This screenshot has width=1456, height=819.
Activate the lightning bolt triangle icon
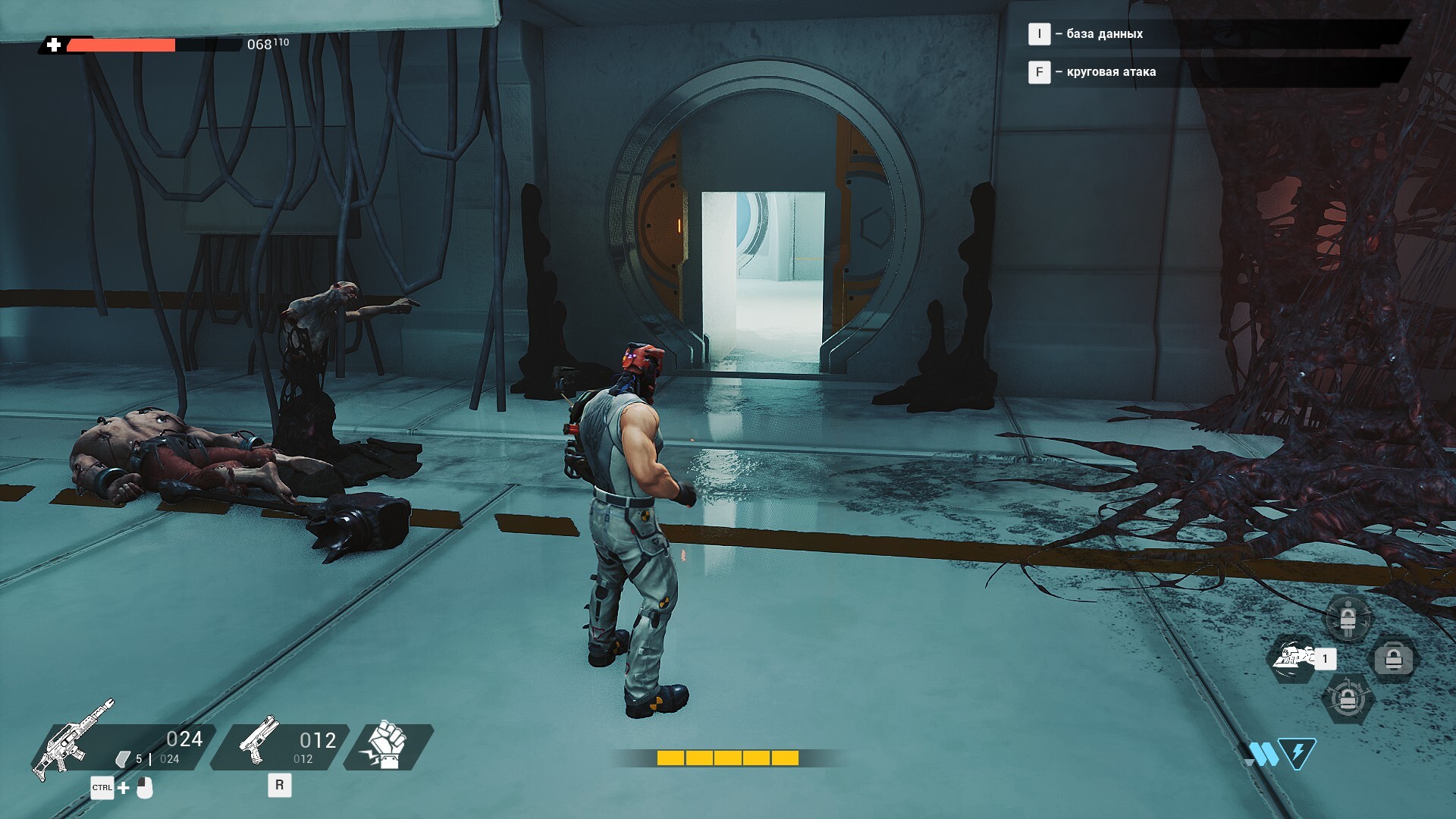[1297, 753]
